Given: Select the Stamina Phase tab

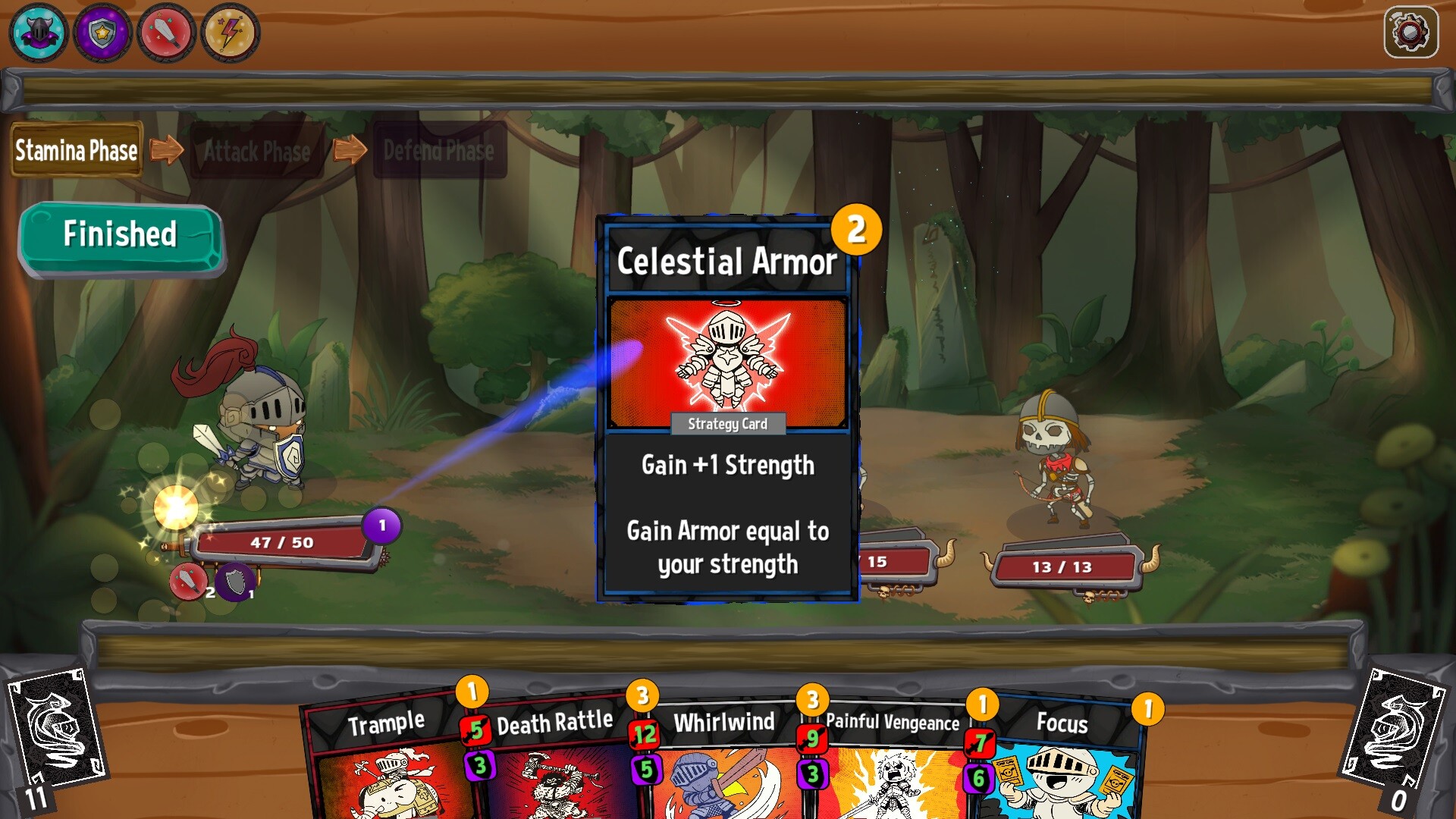Looking at the screenshot, I should click(x=75, y=149).
